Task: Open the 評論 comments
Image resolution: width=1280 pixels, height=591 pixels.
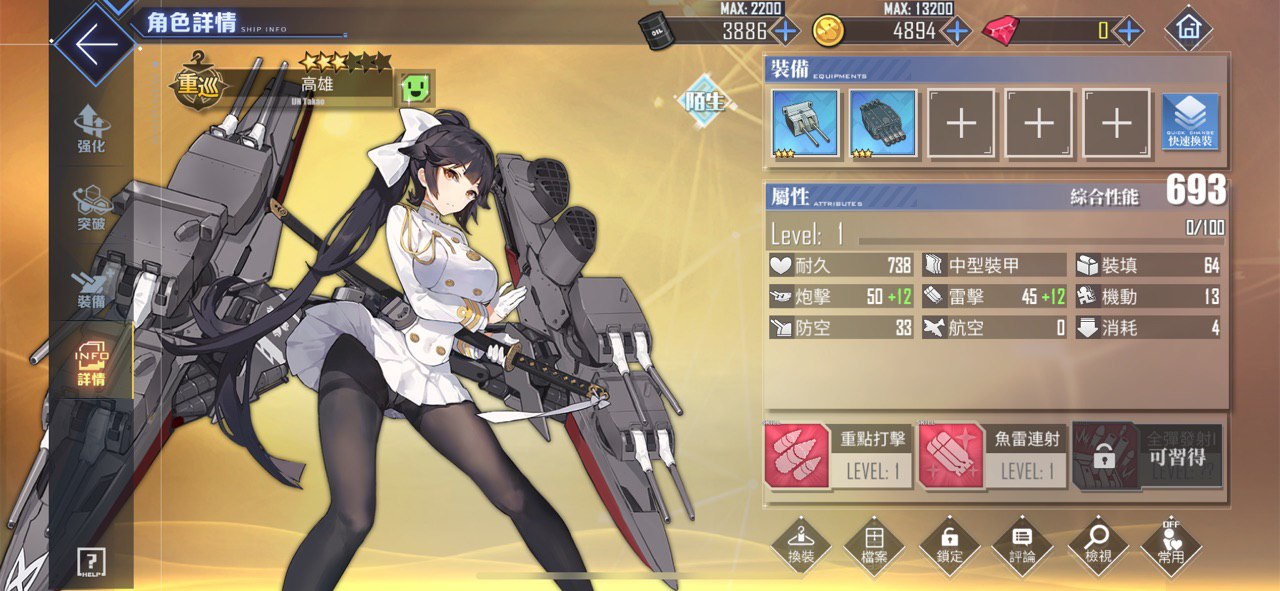Action: coord(1022,545)
